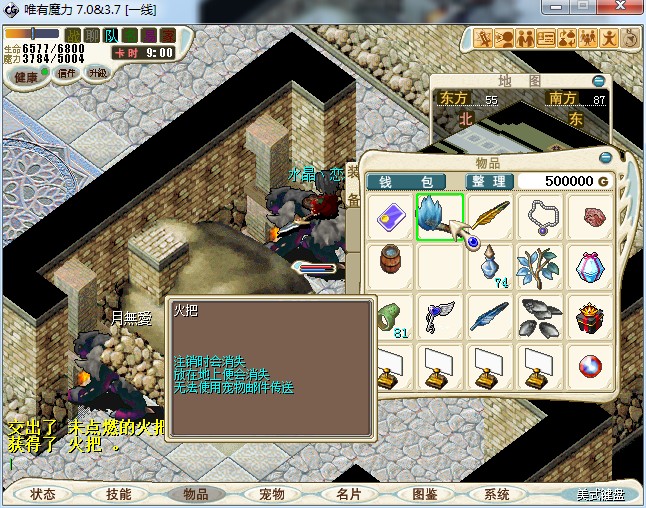646x508 pixels.
Task: Select the blue flame torch item
Action: tap(440, 218)
